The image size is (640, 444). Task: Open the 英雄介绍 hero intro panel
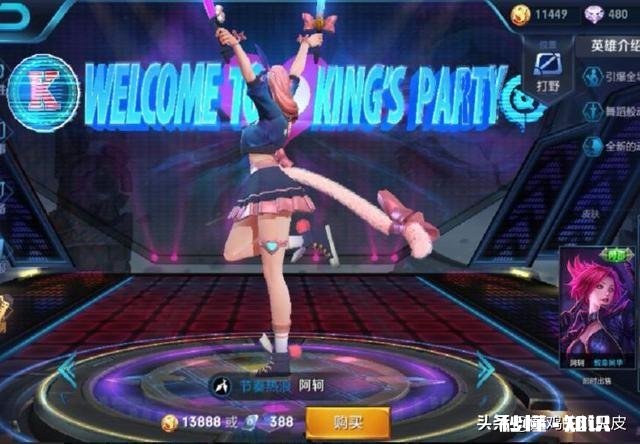609,45
